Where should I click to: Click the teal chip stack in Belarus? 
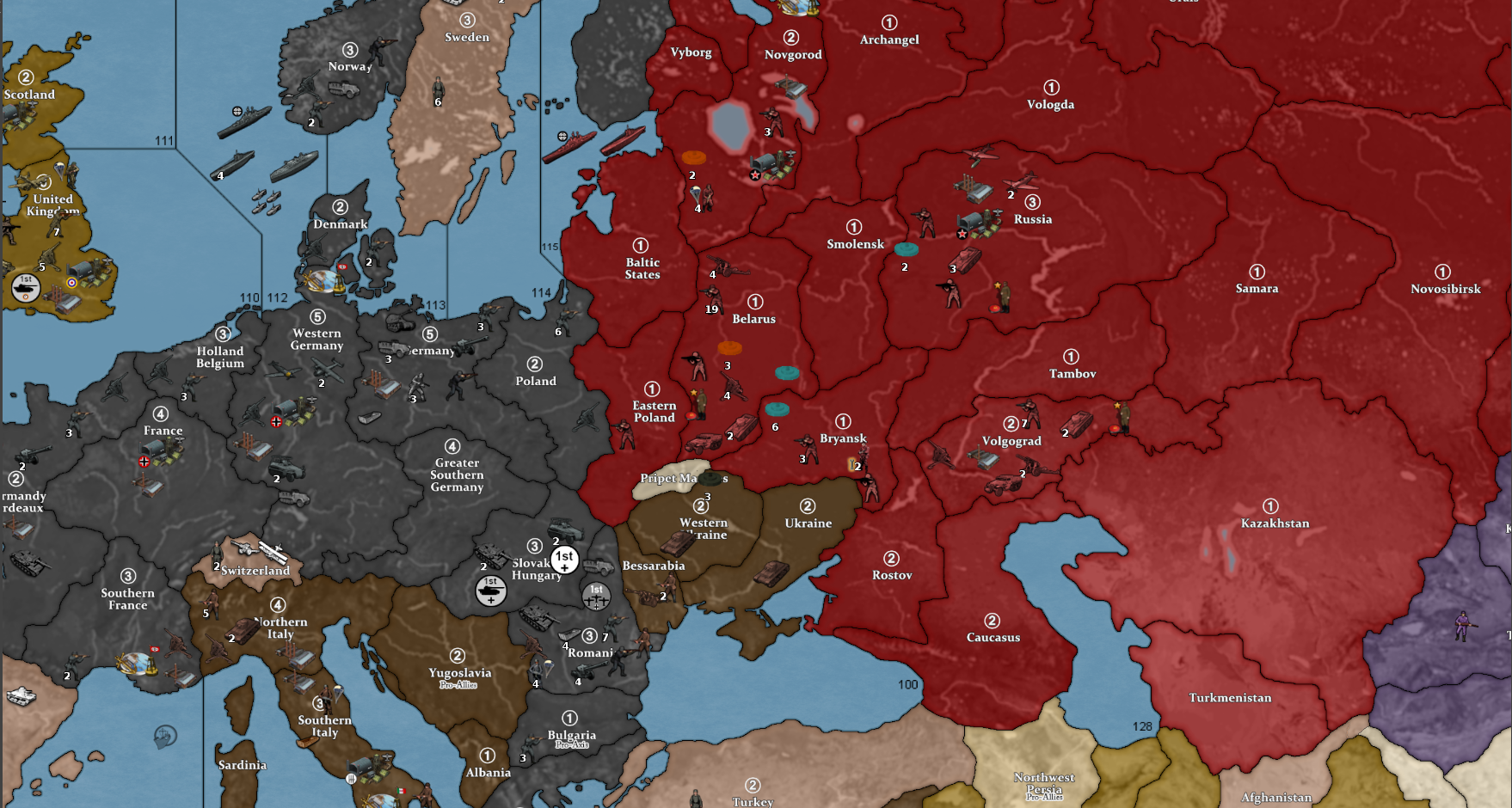point(787,373)
